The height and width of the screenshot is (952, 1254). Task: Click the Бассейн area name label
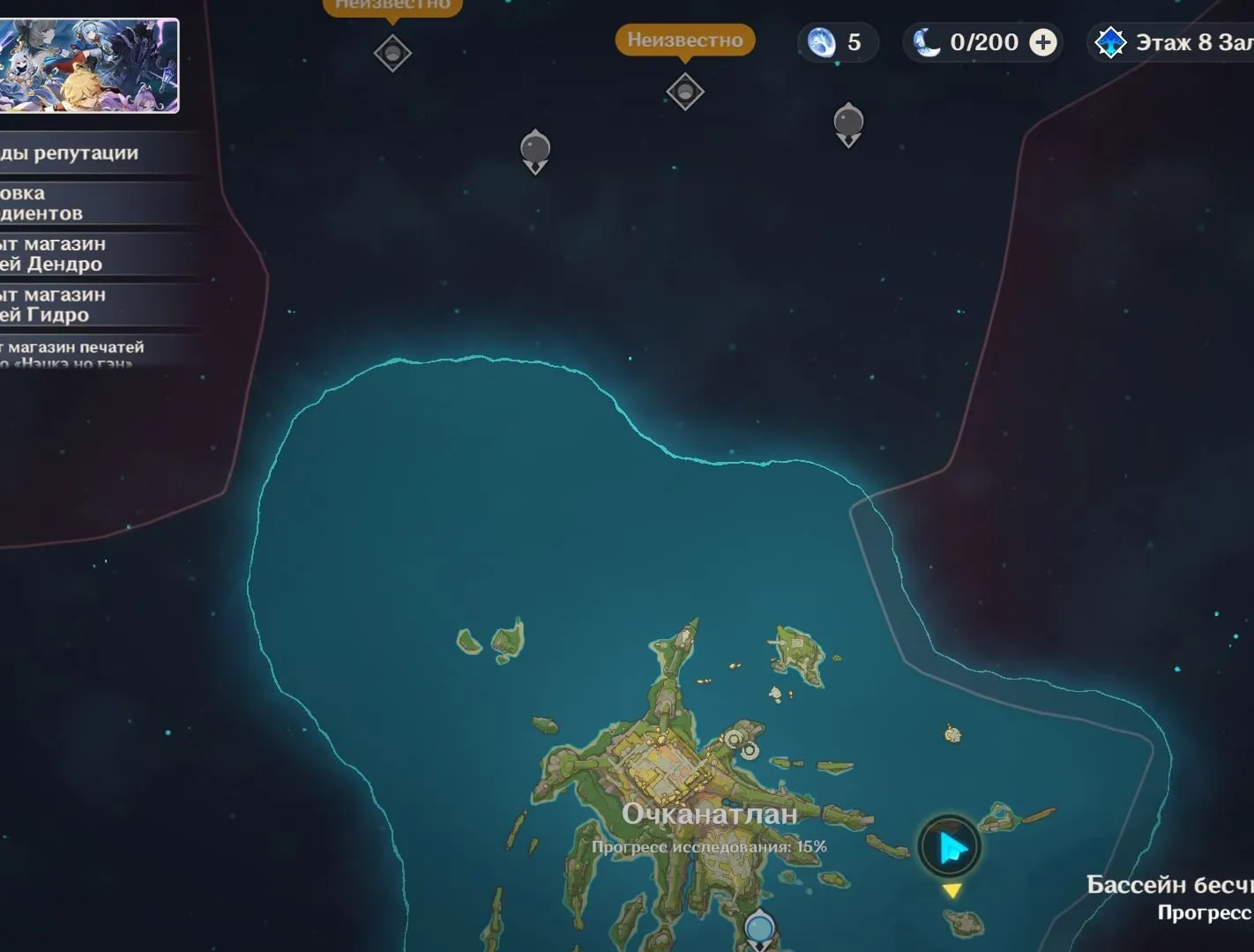click(1169, 884)
